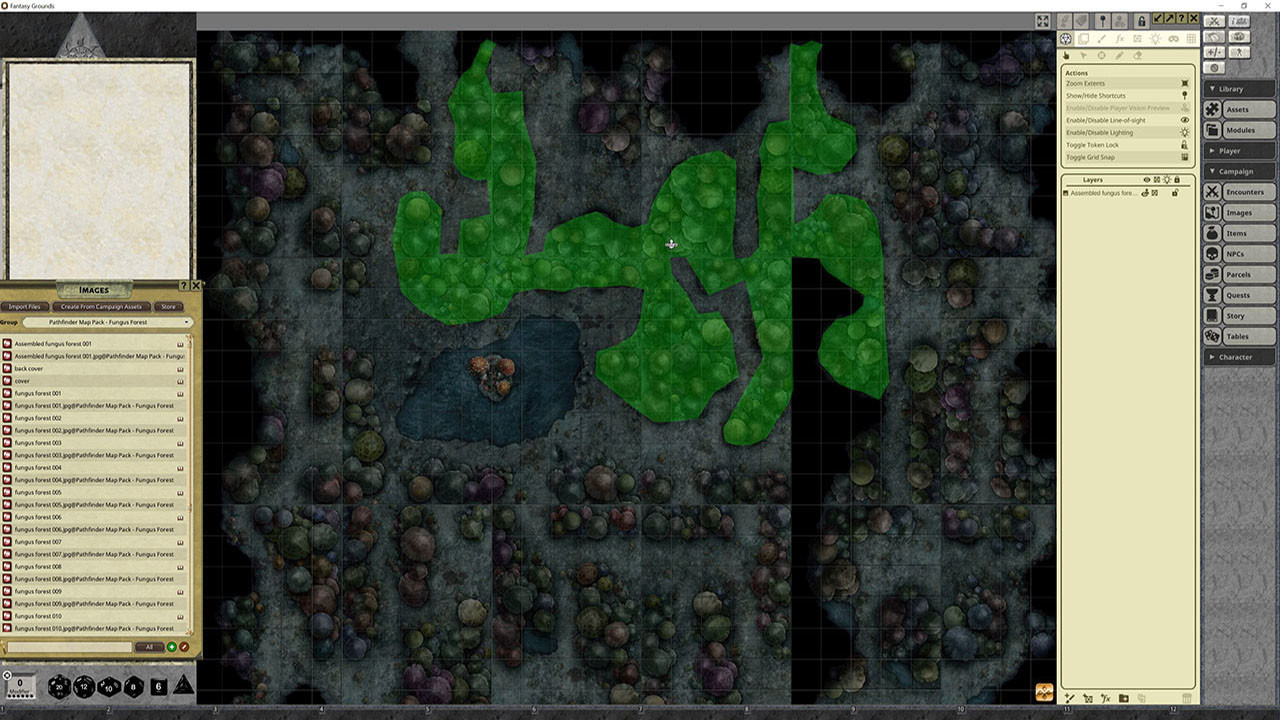Toggle visibility eye icon in Layers header
The image size is (1280, 720).
[1147, 179]
